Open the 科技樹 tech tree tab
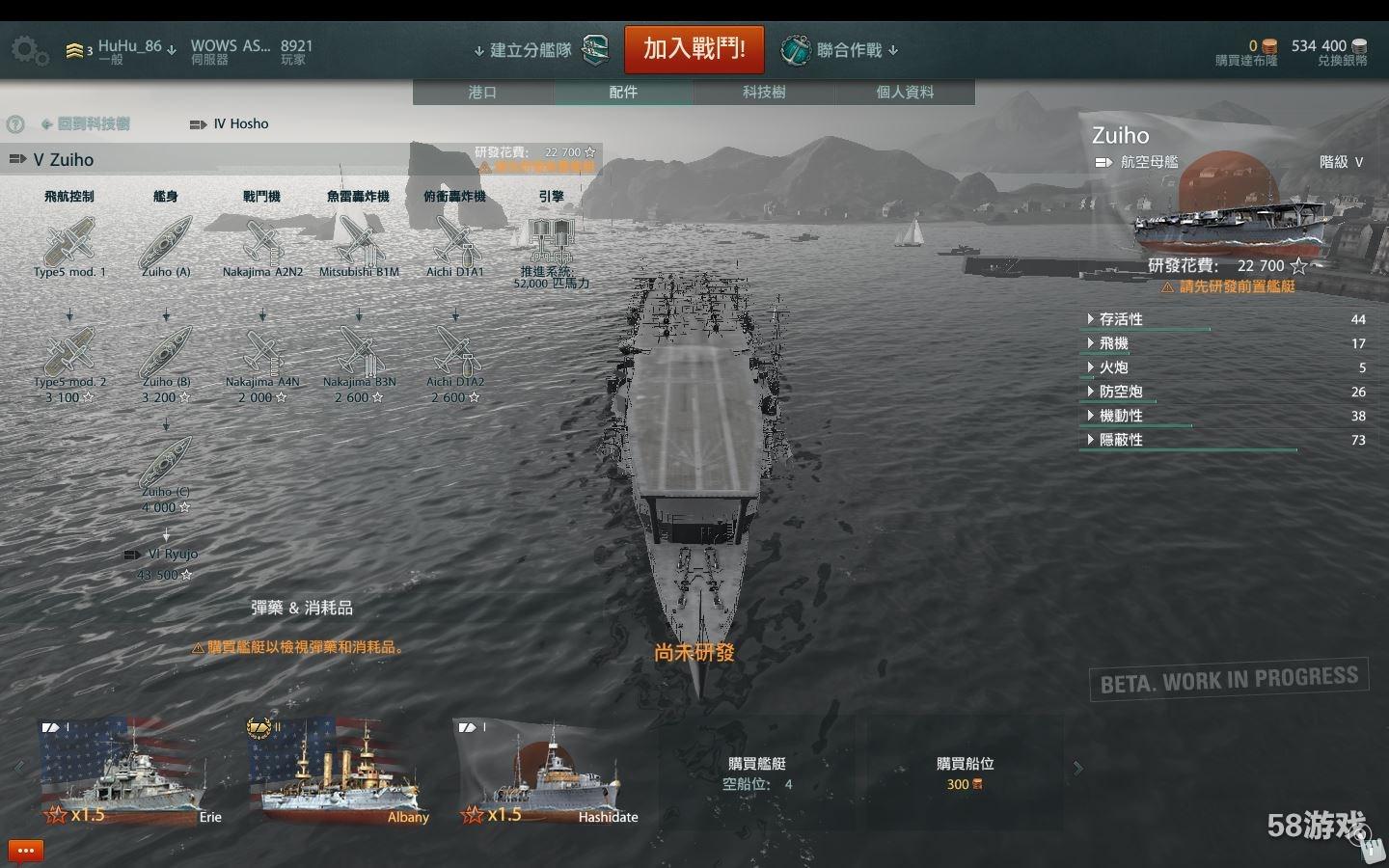The width and height of the screenshot is (1389, 868). 764,93
